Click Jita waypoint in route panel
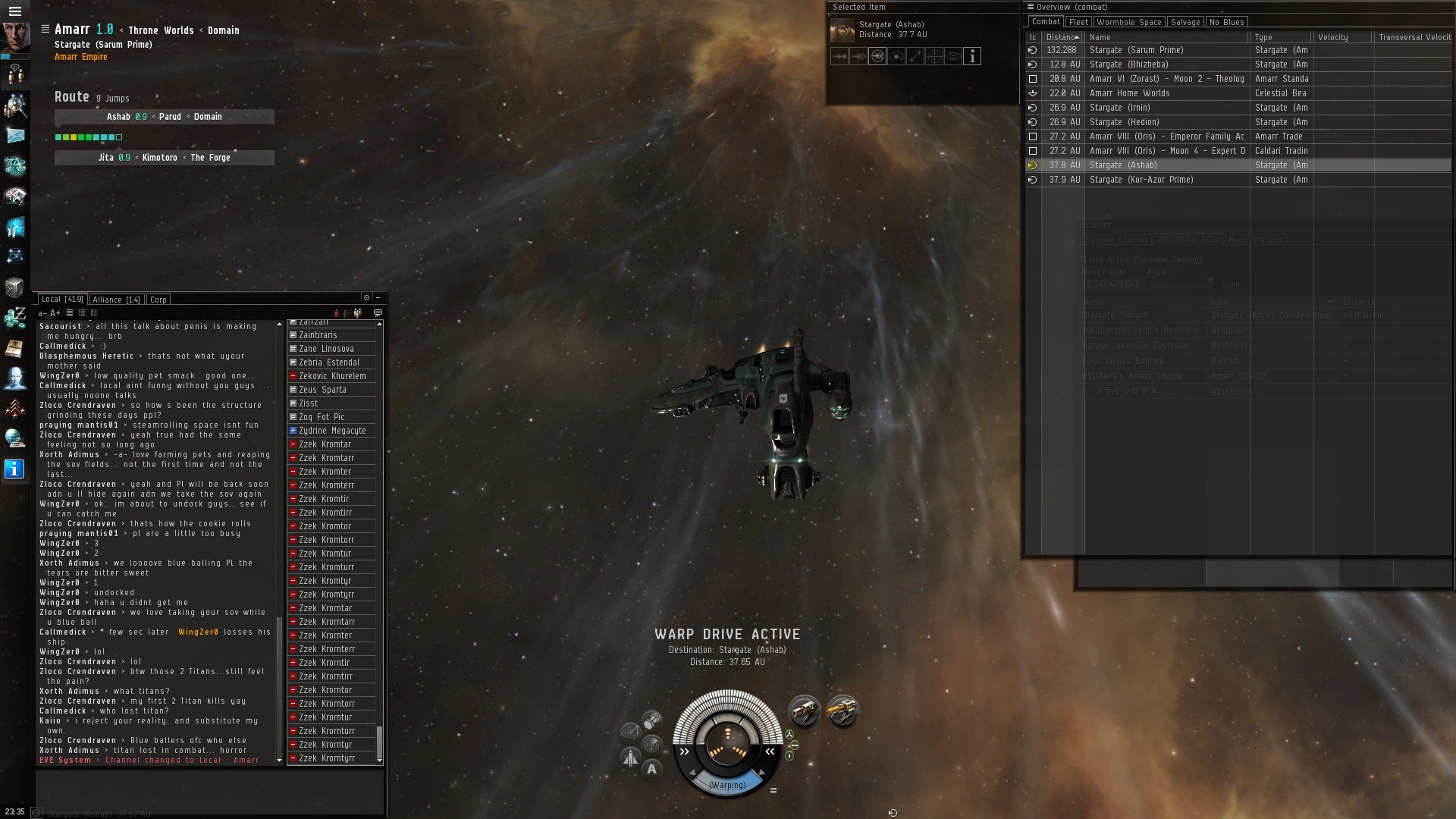1456x819 pixels. pos(106,158)
